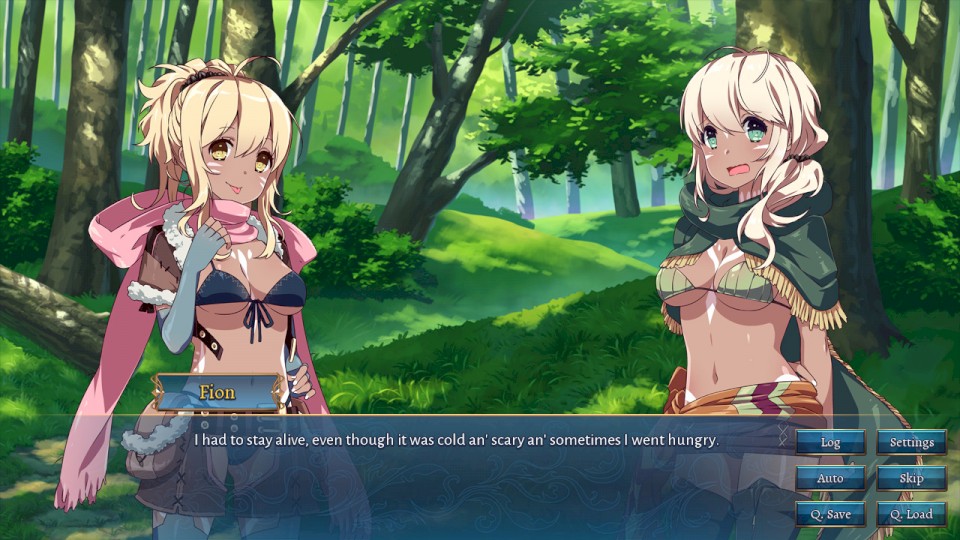The width and height of the screenshot is (960, 540).
Task: Quick save with Q. Save
Action: (830, 514)
